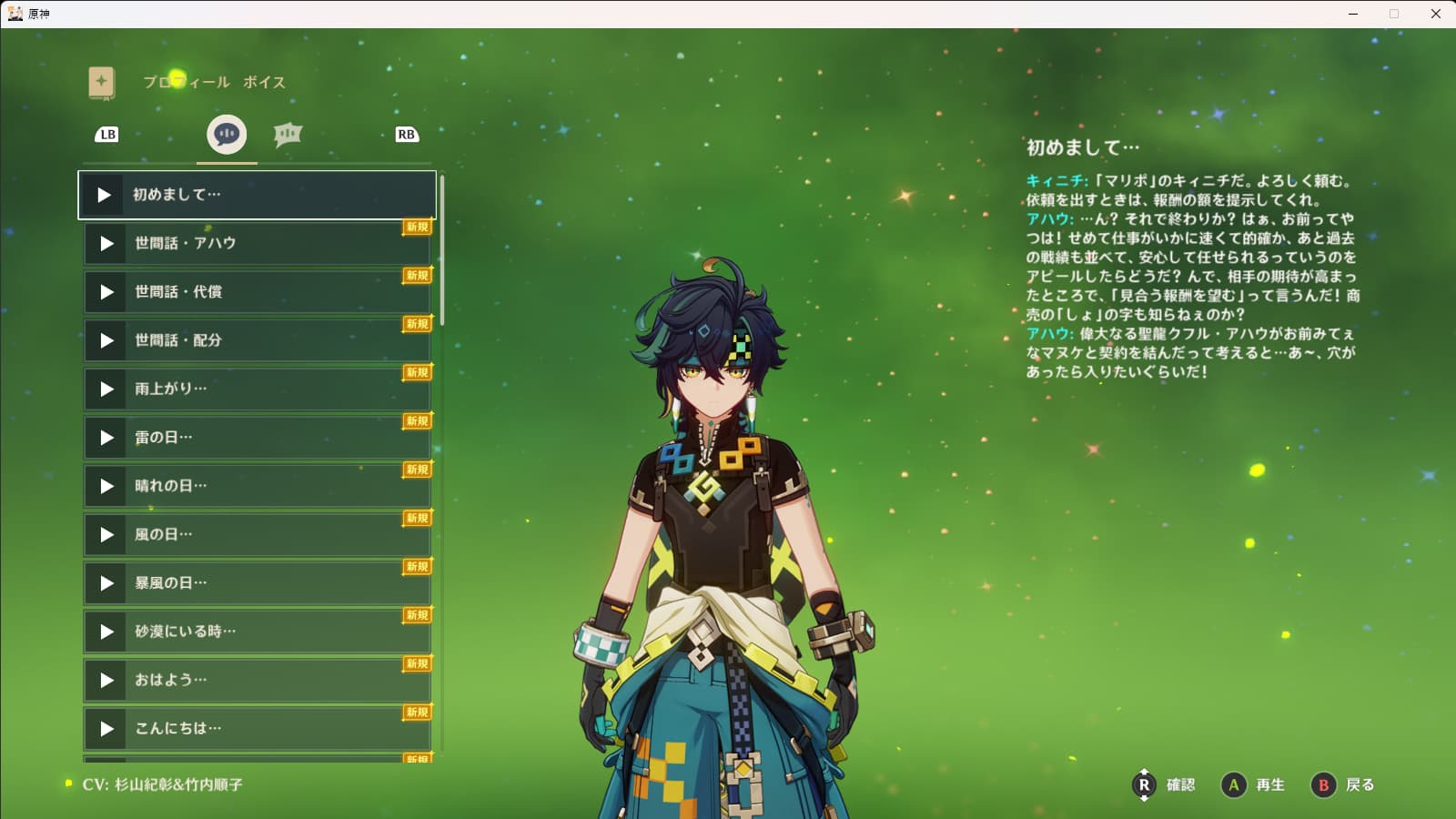The height and width of the screenshot is (819, 1456).
Task: Play the 世間話・代償 voice line
Action: click(x=106, y=292)
